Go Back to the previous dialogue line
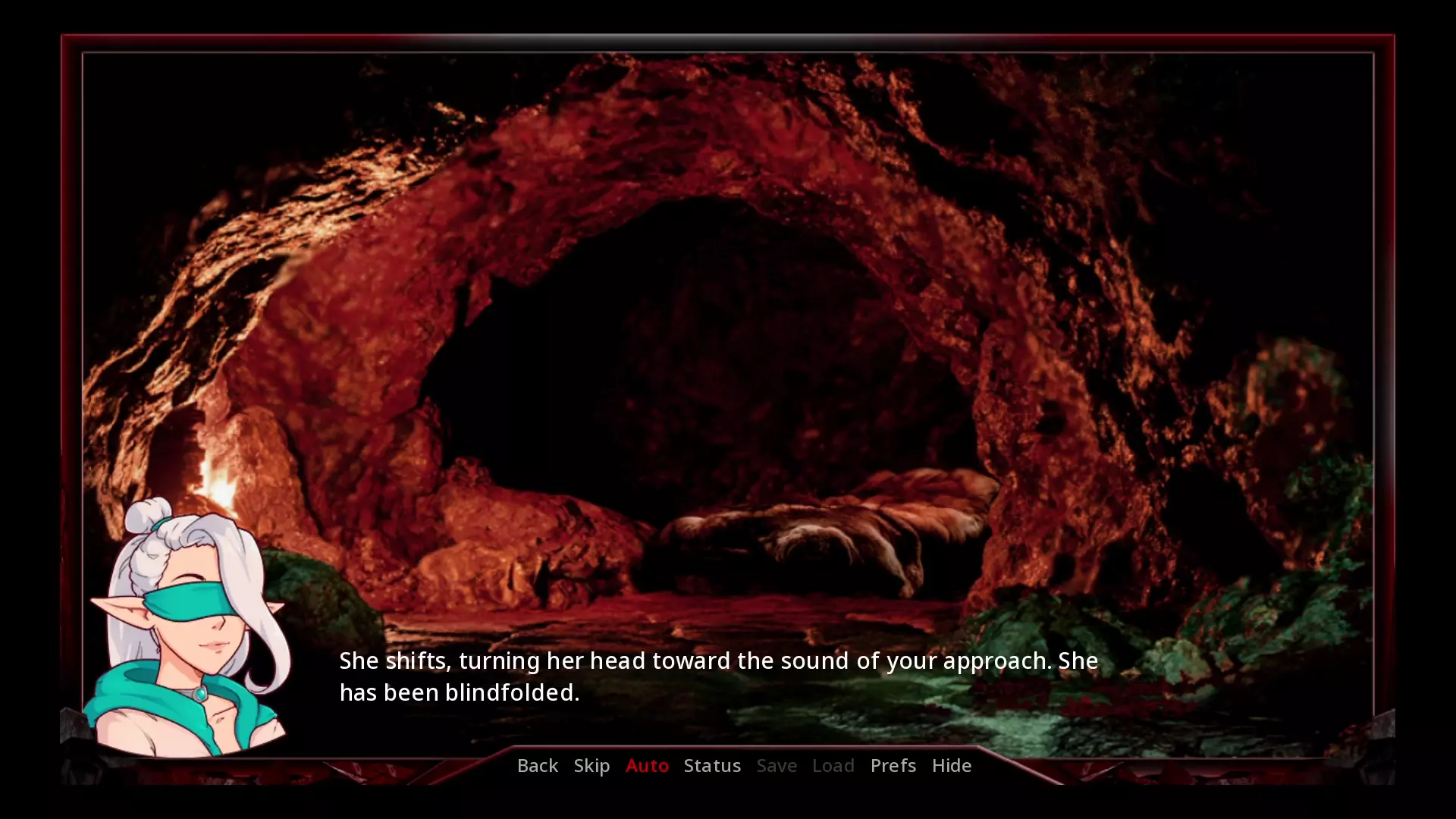The height and width of the screenshot is (819, 1456). pyautogui.click(x=537, y=765)
